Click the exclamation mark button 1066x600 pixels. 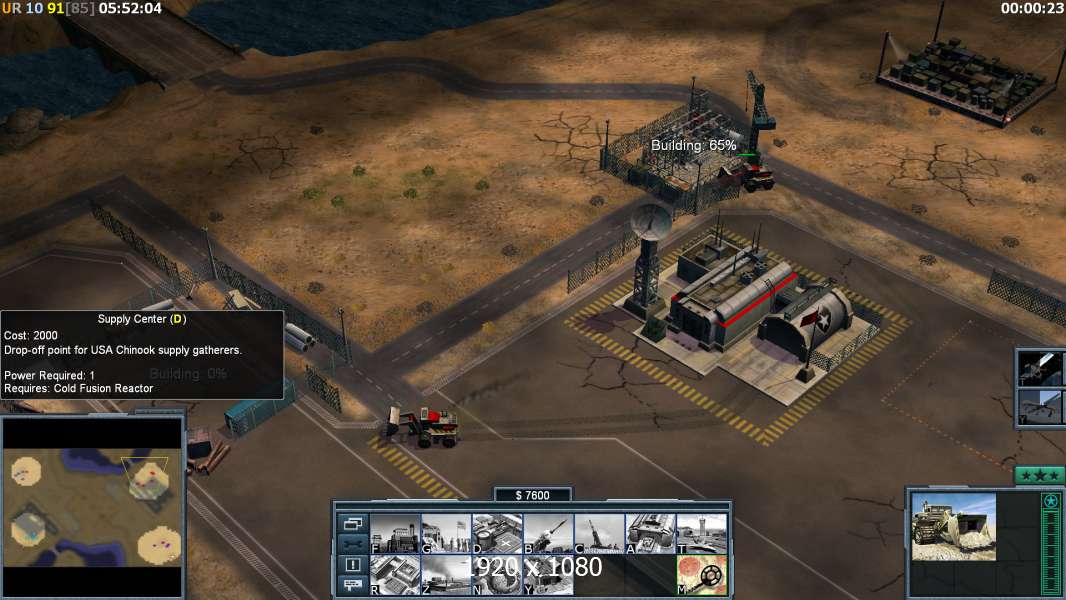pyautogui.click(x=353, y=565)
